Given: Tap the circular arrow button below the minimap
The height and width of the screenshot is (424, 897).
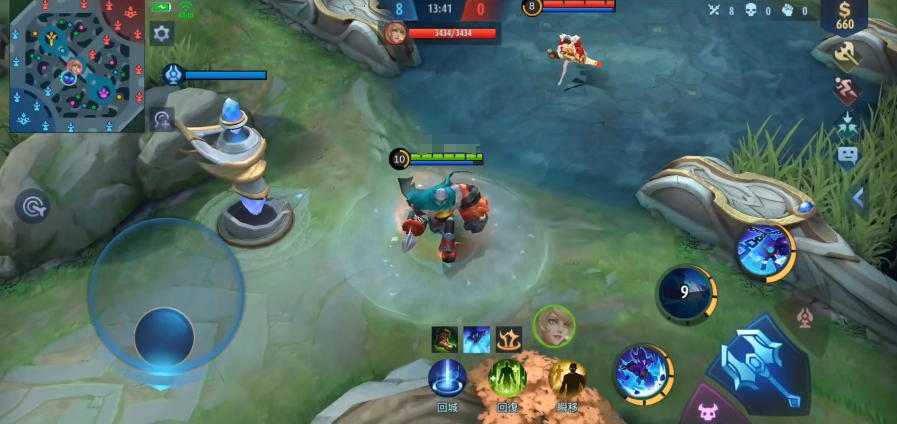Looking at the screenshot, I should point(161,121).
